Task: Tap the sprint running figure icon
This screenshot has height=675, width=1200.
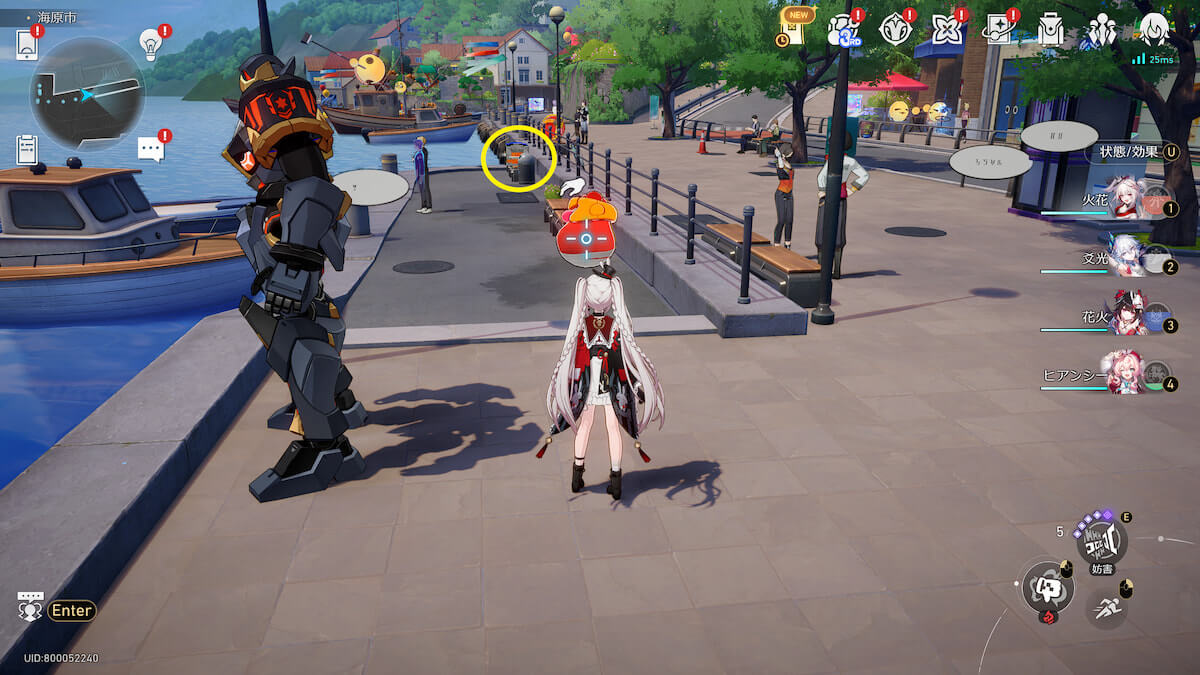Action: (x=1106, y=606)
